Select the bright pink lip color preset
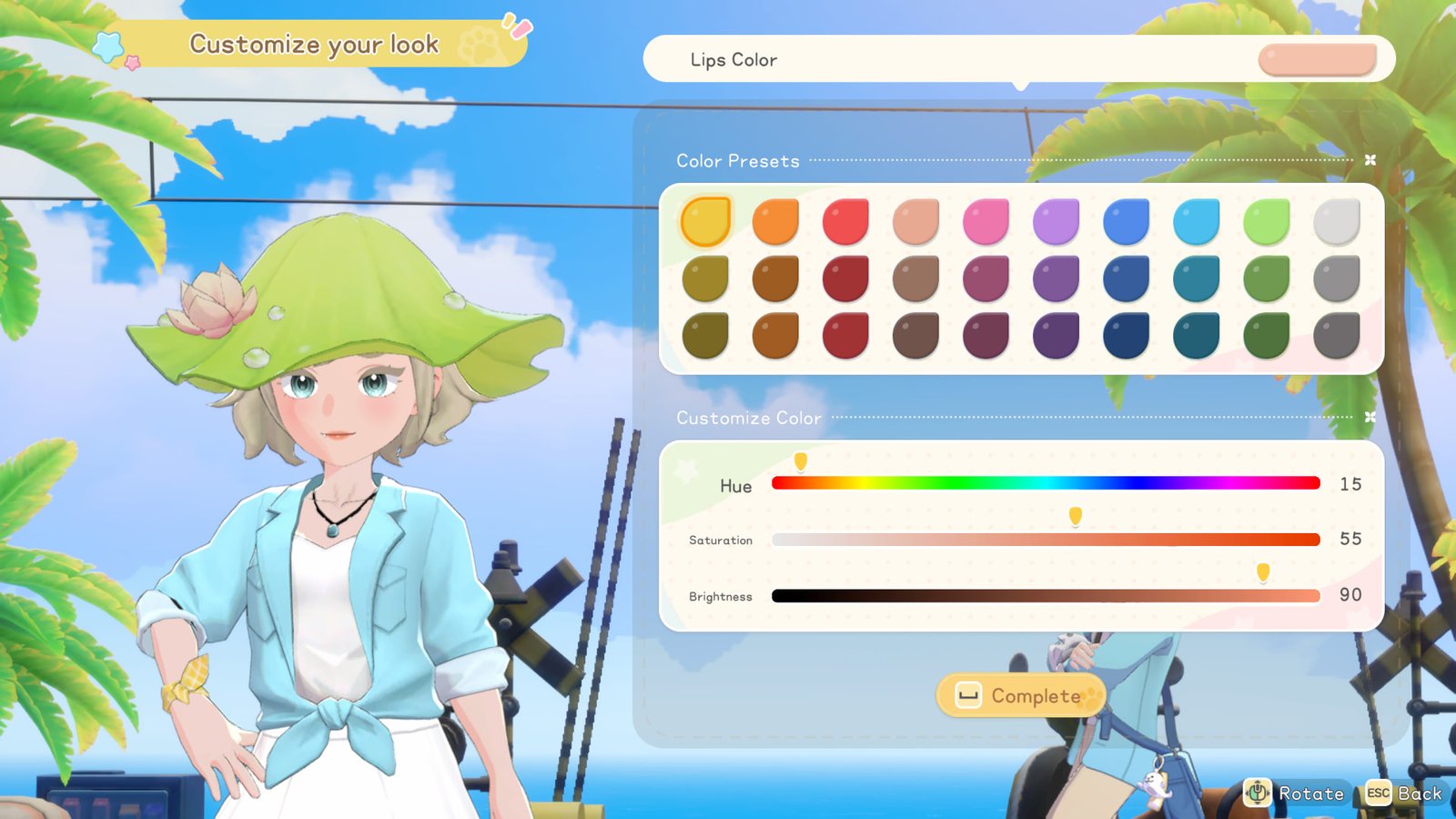This screenshot has width=1456, height=819. click(x=985, y=218)
